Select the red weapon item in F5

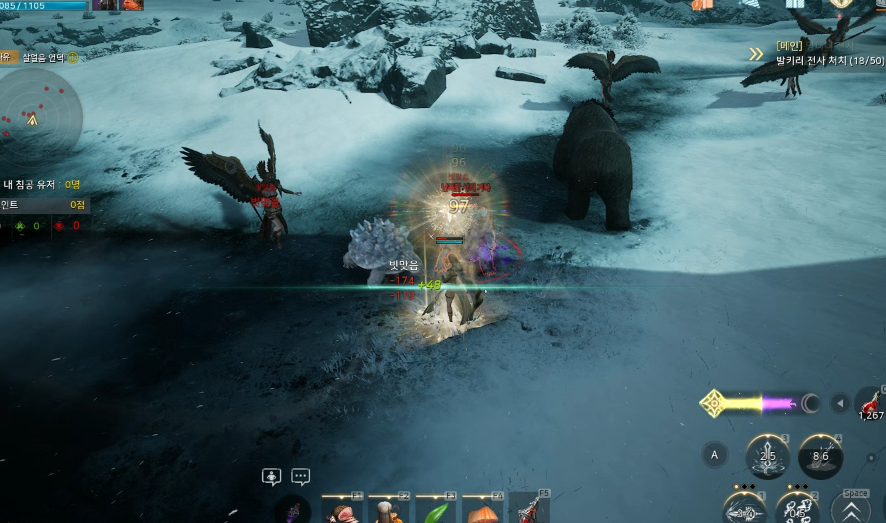[530, 510]
